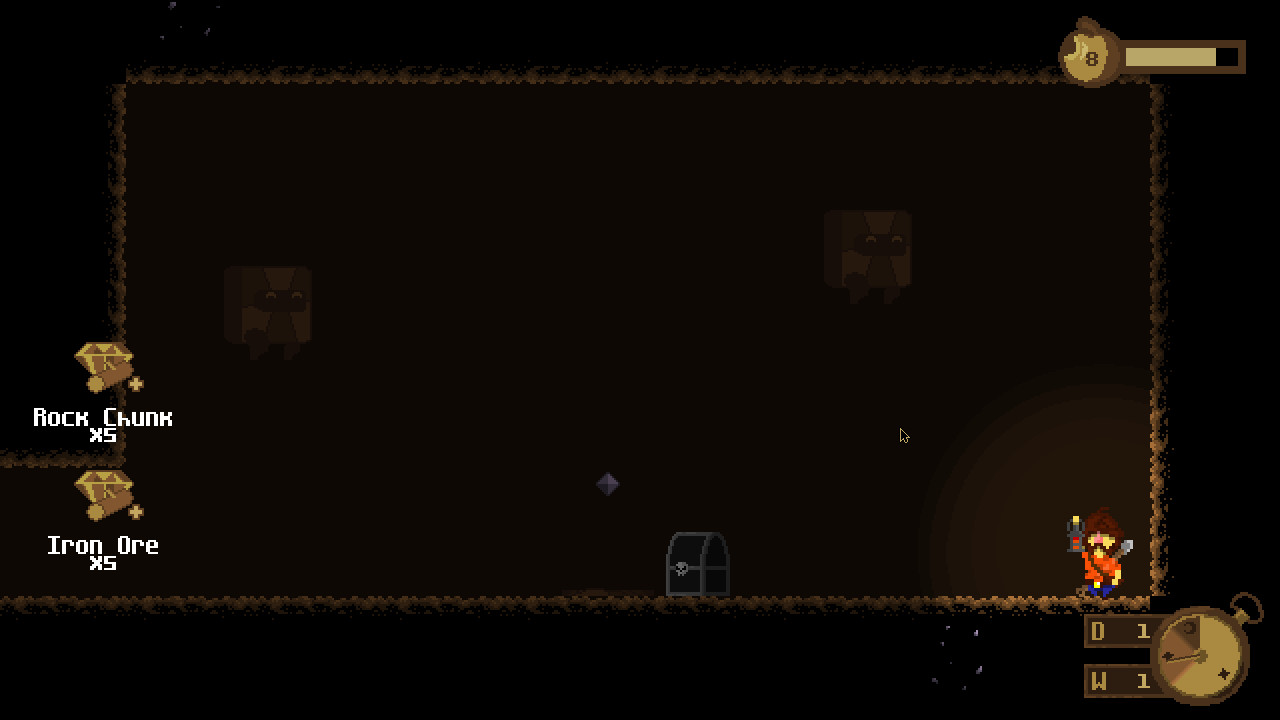Screen dimensions: 1280x720
Task: Pick up the floating purple gem
Action: click(x=607, y=484)
